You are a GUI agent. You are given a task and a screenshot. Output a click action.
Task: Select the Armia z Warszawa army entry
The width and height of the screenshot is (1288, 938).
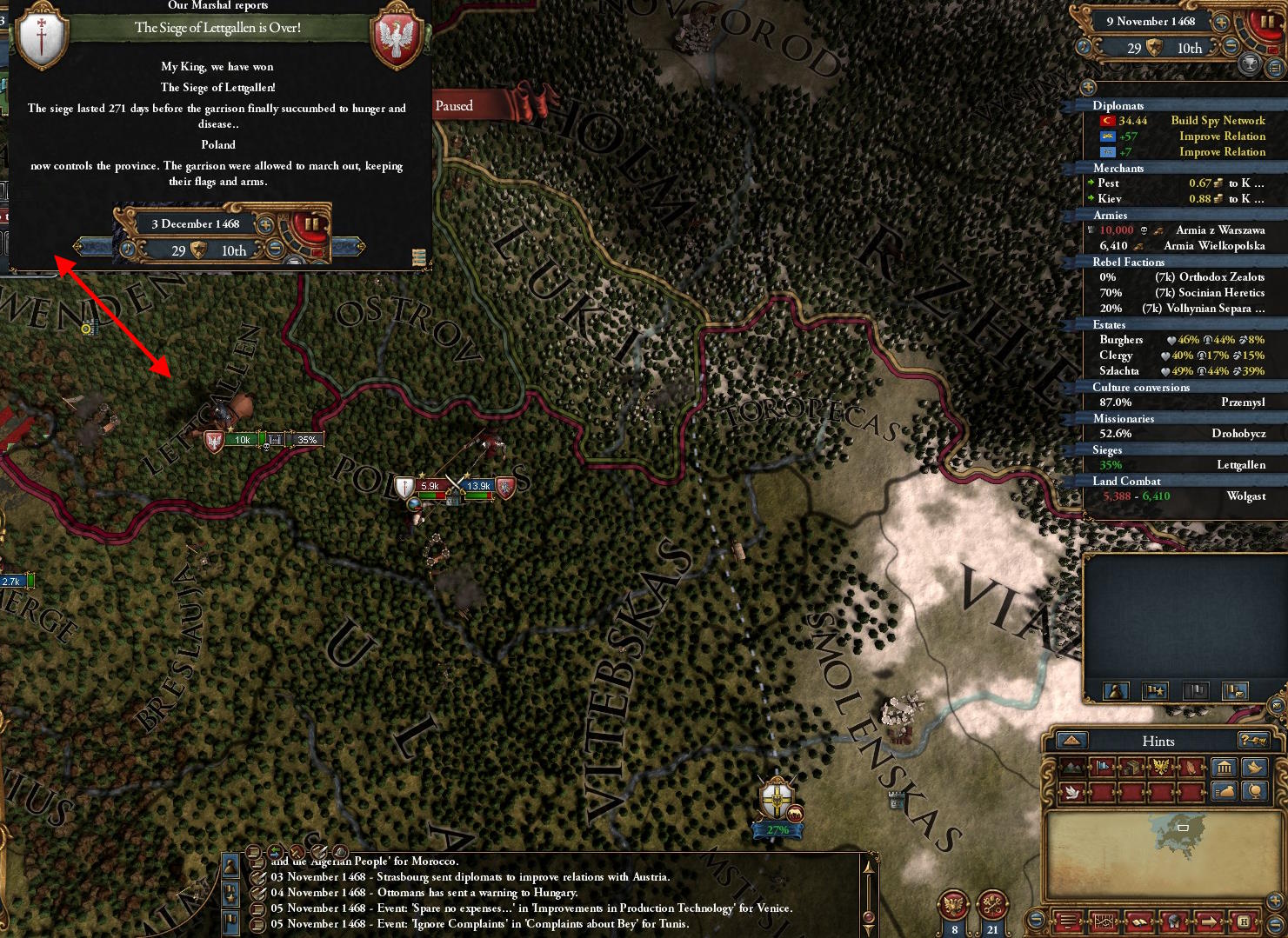(1220, 230)
